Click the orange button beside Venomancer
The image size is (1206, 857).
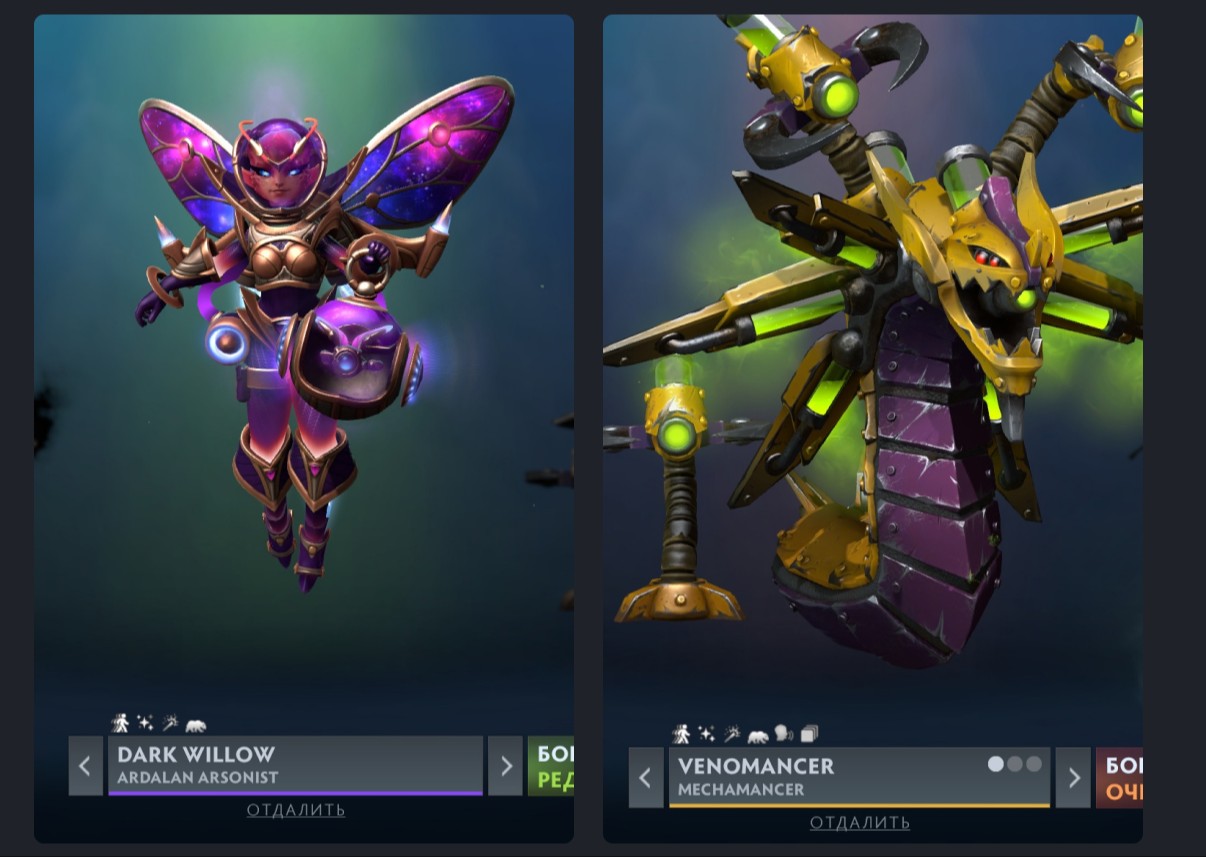(1120, 778)
